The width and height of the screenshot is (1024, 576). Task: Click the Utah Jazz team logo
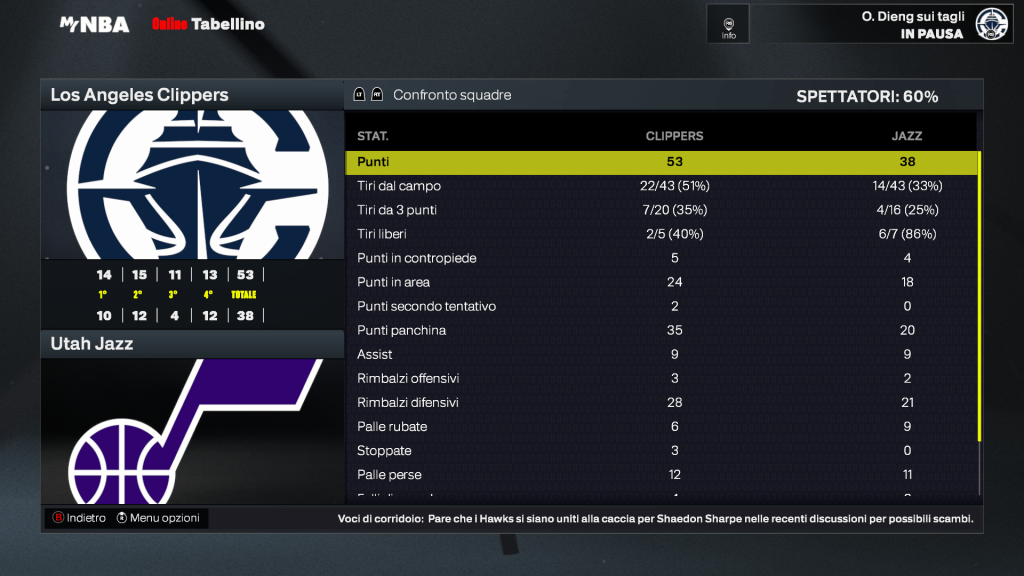[191, 430]
